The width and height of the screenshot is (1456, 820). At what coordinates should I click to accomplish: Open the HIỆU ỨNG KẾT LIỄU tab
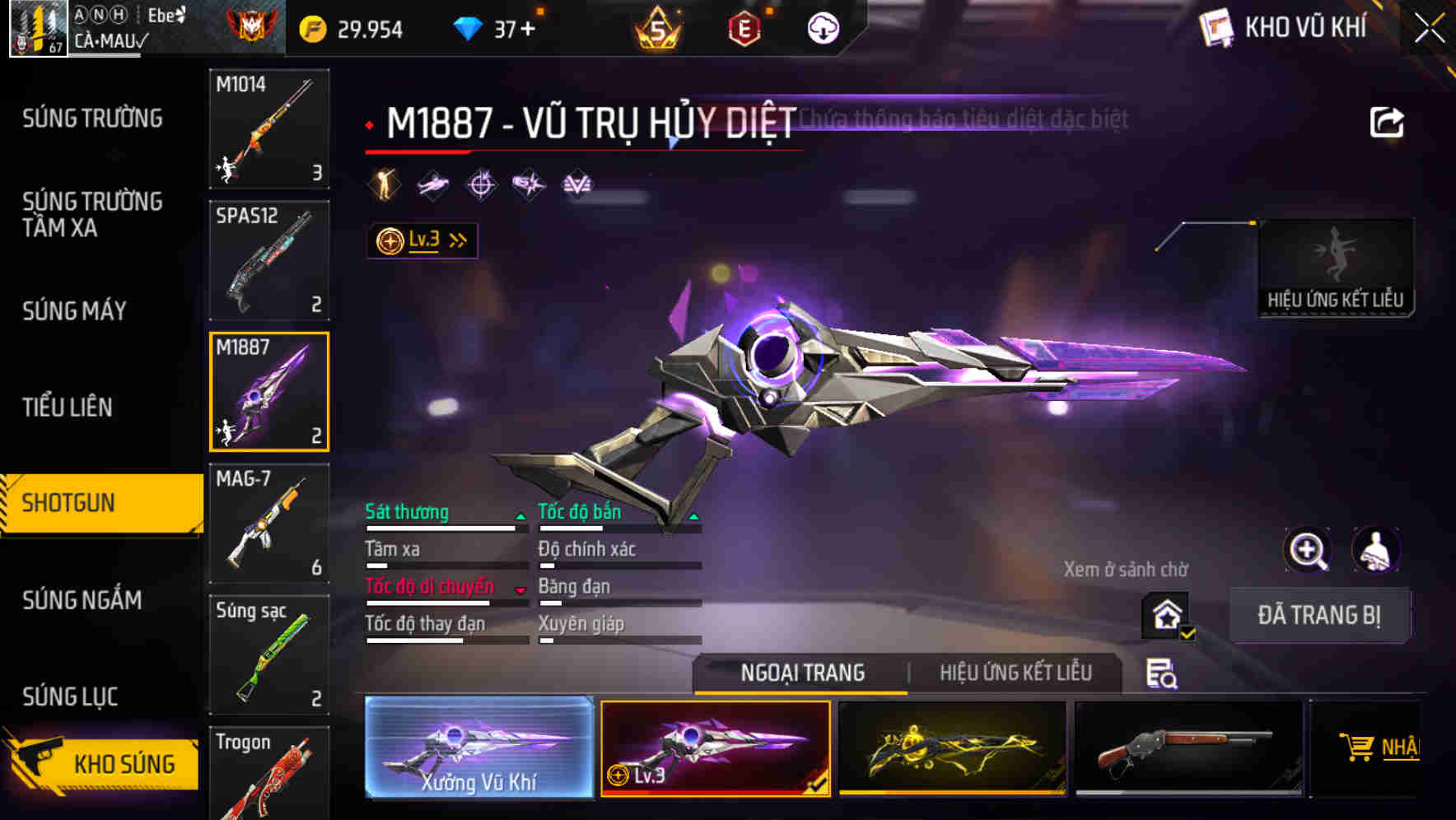coord(1017,673)
